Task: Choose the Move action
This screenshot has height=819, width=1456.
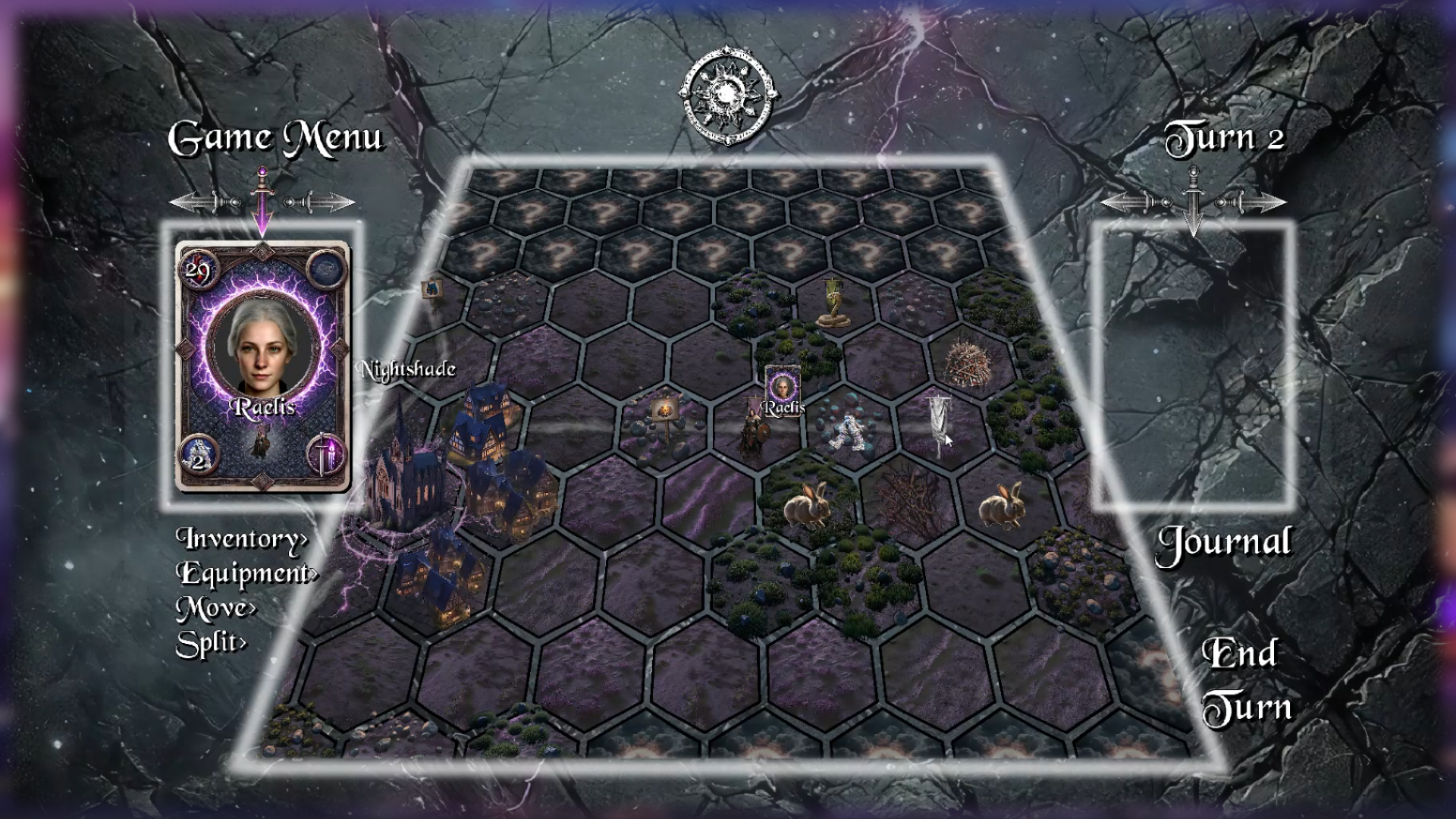Action: (216, 608)
